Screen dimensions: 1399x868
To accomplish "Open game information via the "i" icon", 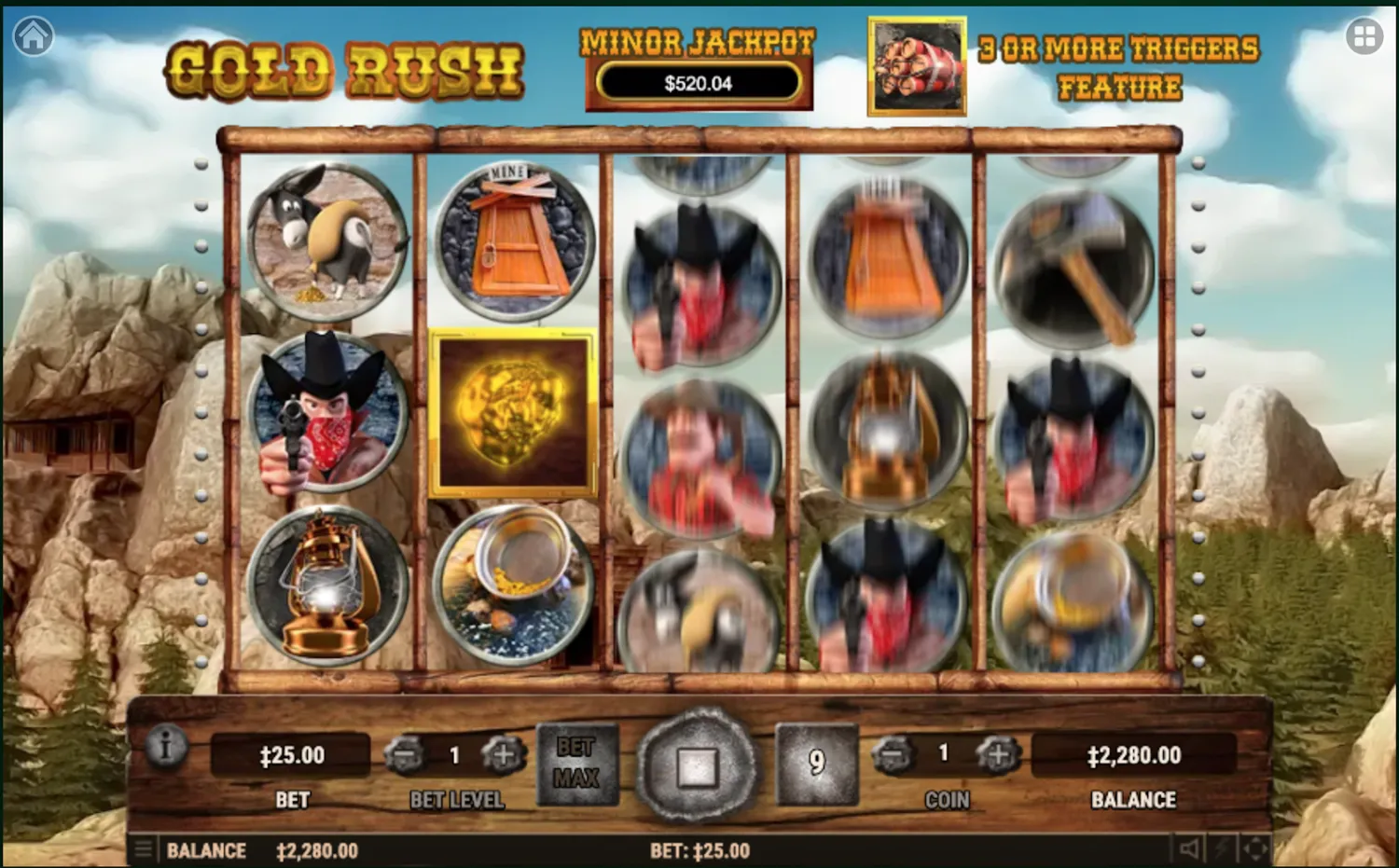I will tap(166, 746).
